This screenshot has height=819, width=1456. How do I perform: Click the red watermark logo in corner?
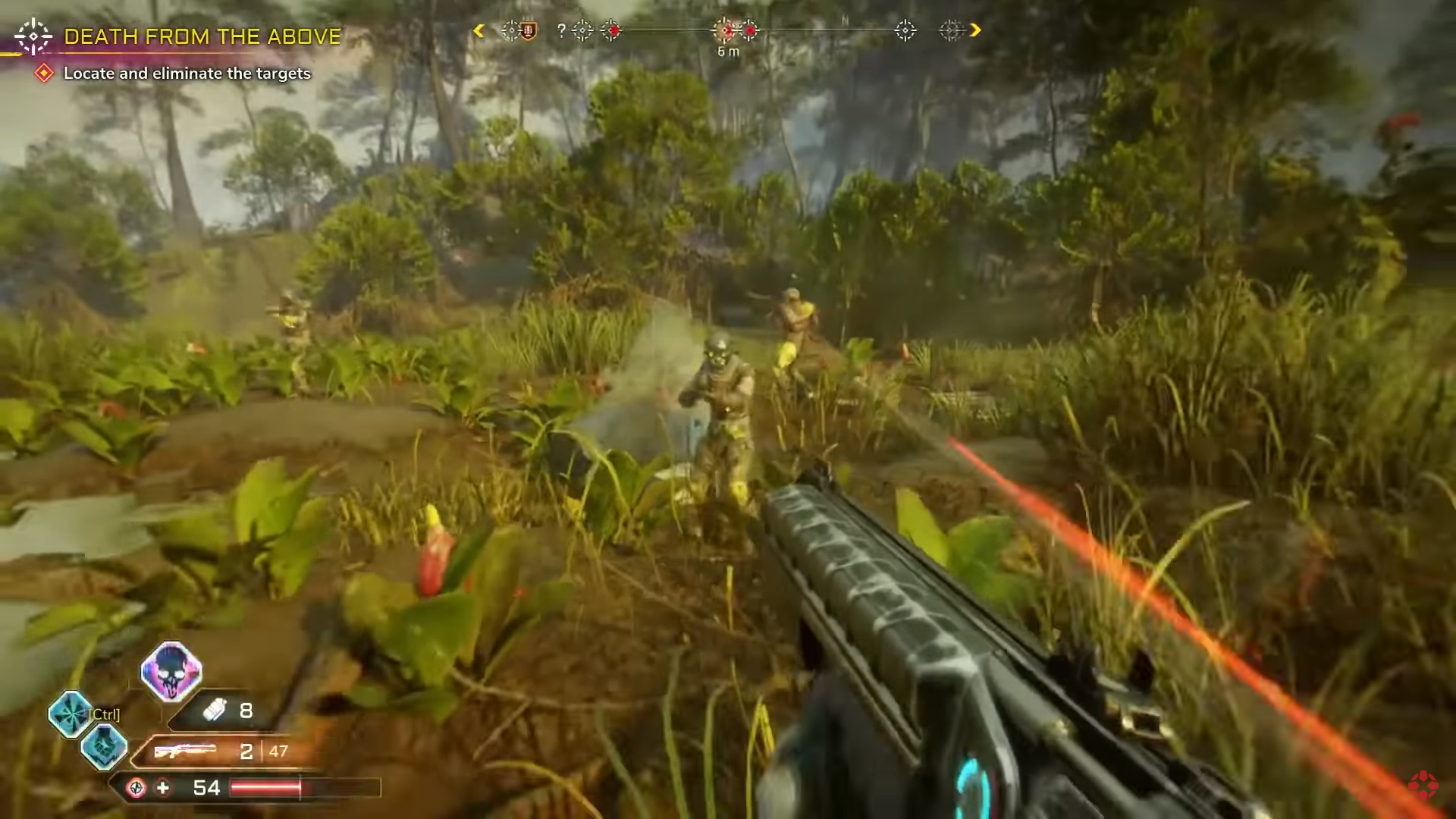coord(1423,785)
